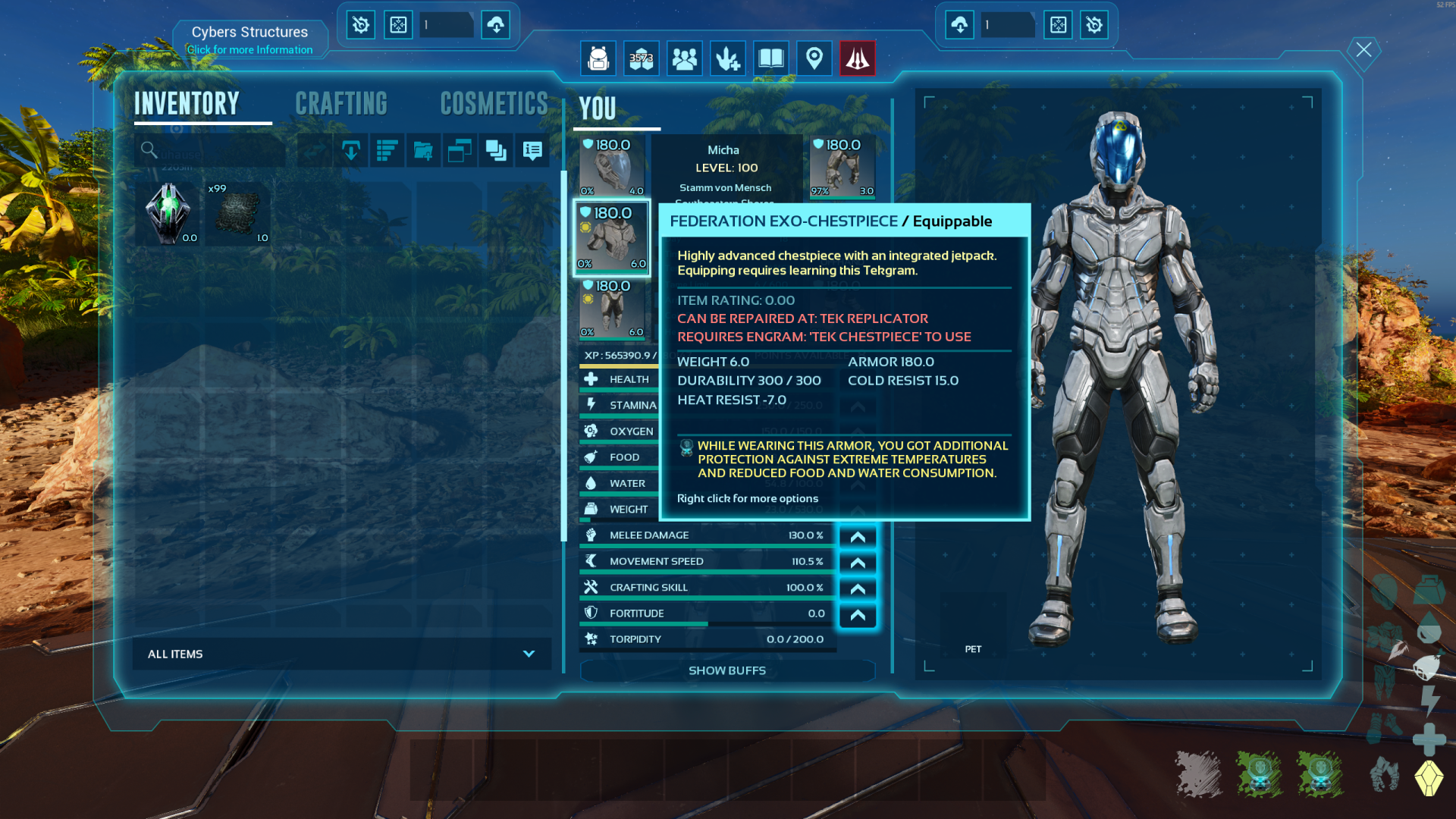Select the Inventory tab

pyautogui.click(x=187, y=104)
